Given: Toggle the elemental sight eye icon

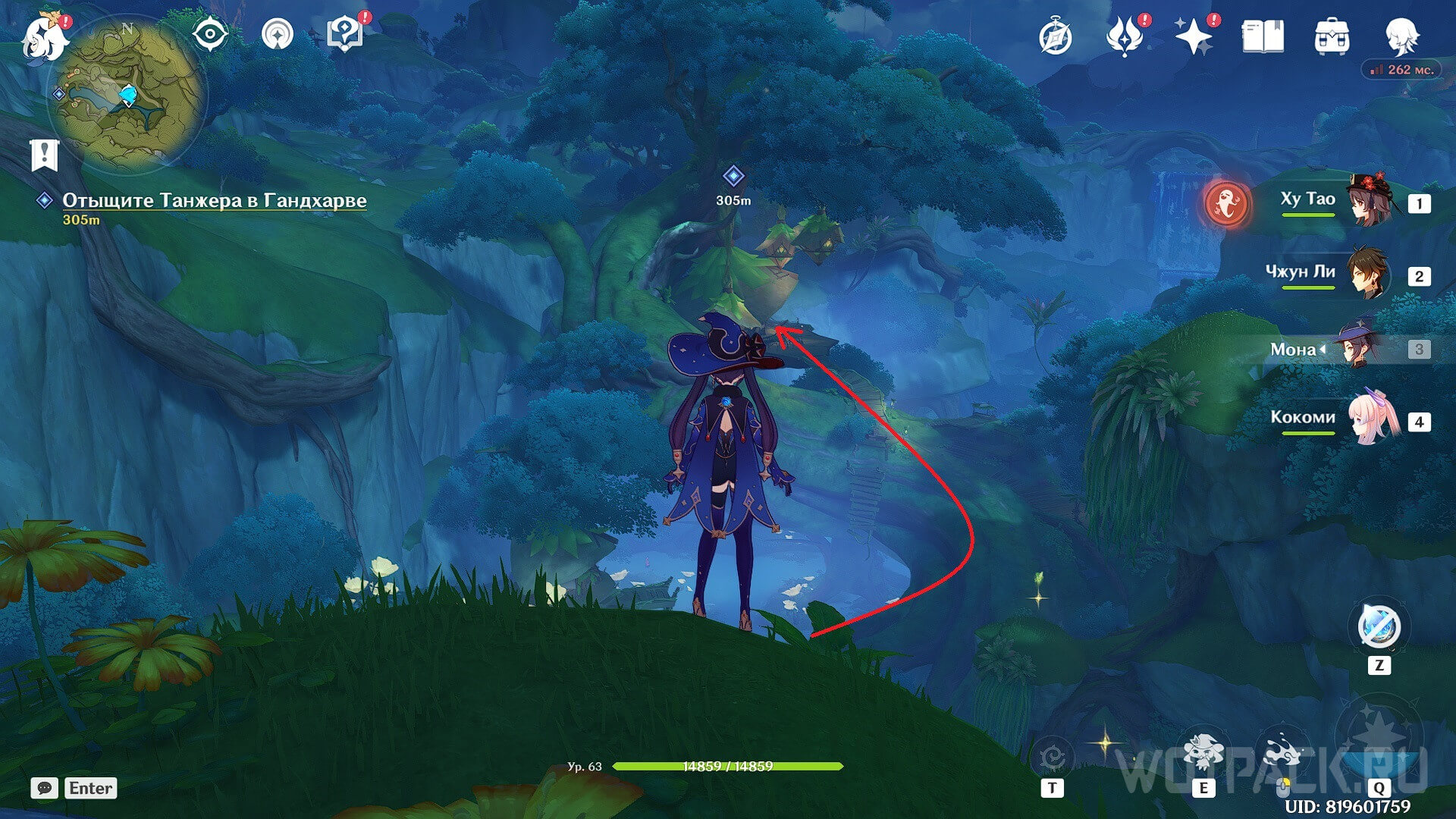Looking at the screenshot, I should pyautogui.click(x=209, y=35).
